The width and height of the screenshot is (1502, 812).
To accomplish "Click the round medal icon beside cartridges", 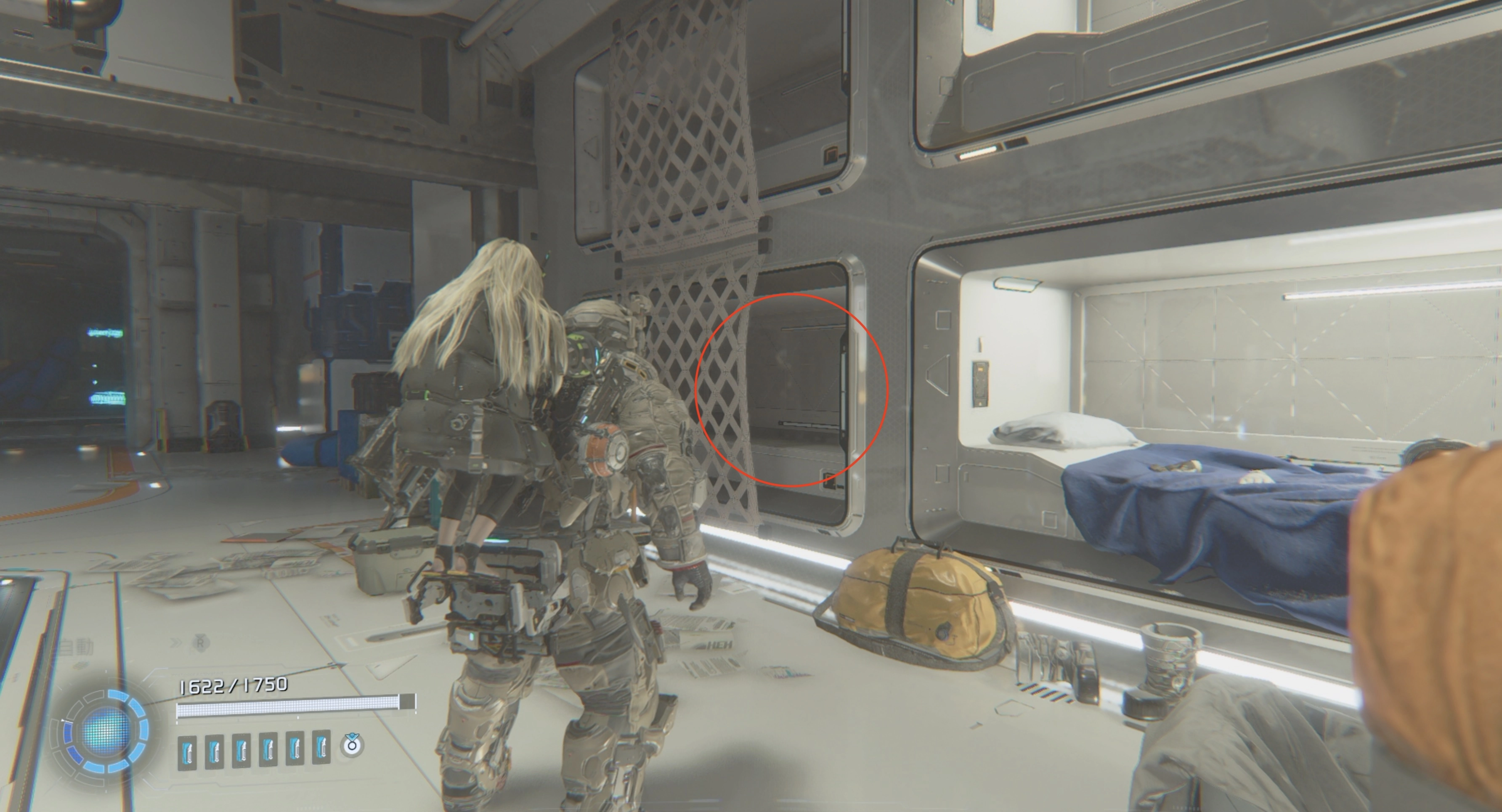I will point(352,745).
